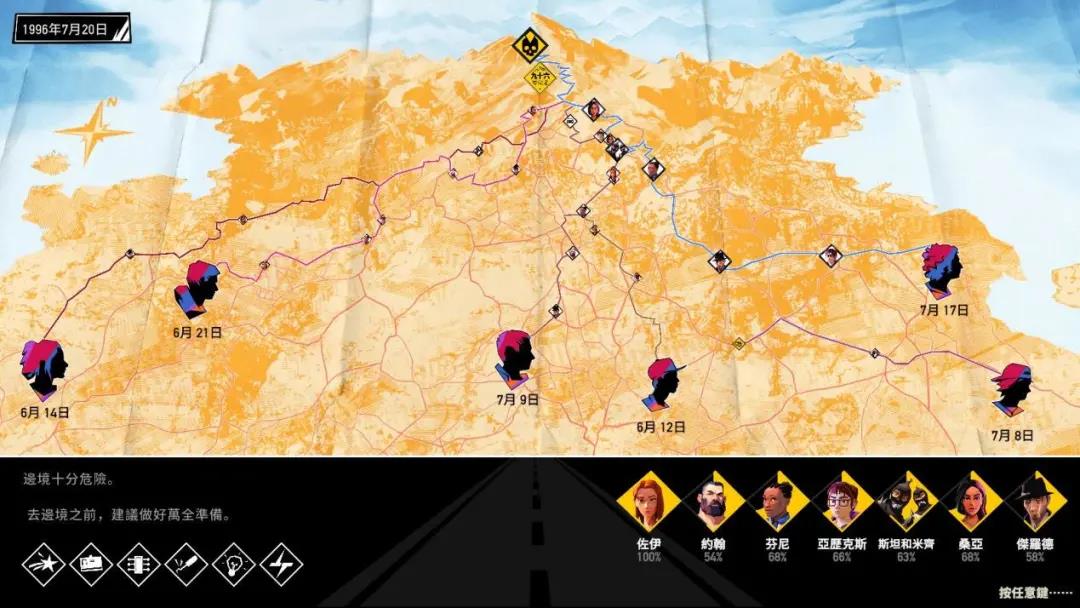
Task: Select the 7月 17日 traveler silhouette marker
Action: point(942,270)
